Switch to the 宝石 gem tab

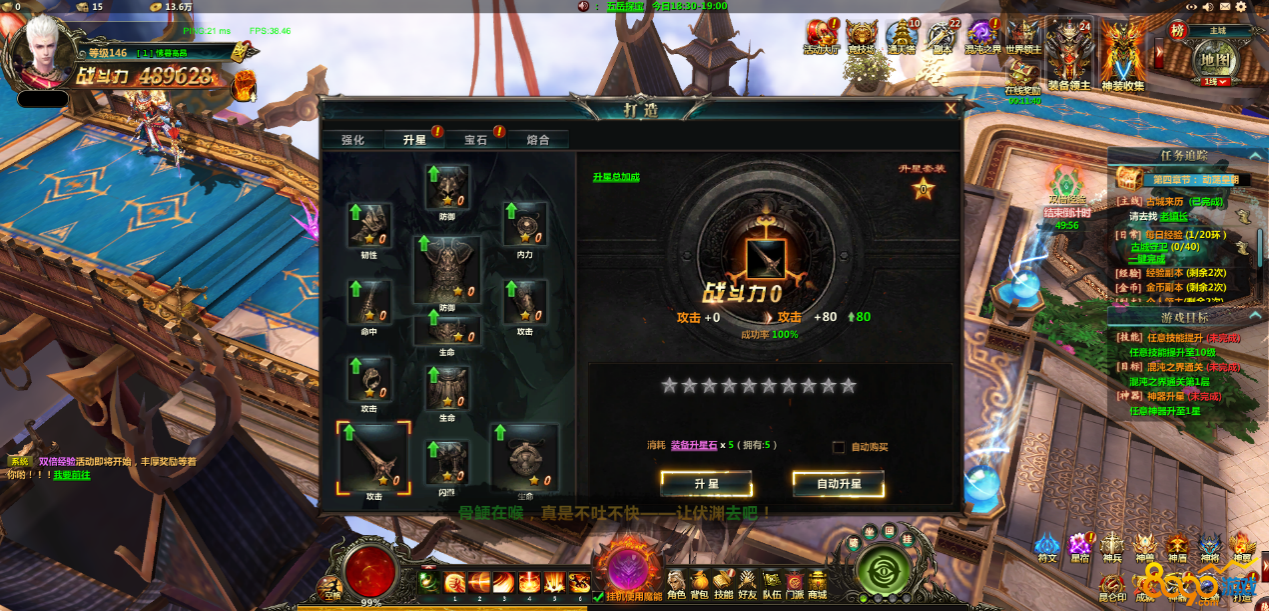(x=475, y=140)
